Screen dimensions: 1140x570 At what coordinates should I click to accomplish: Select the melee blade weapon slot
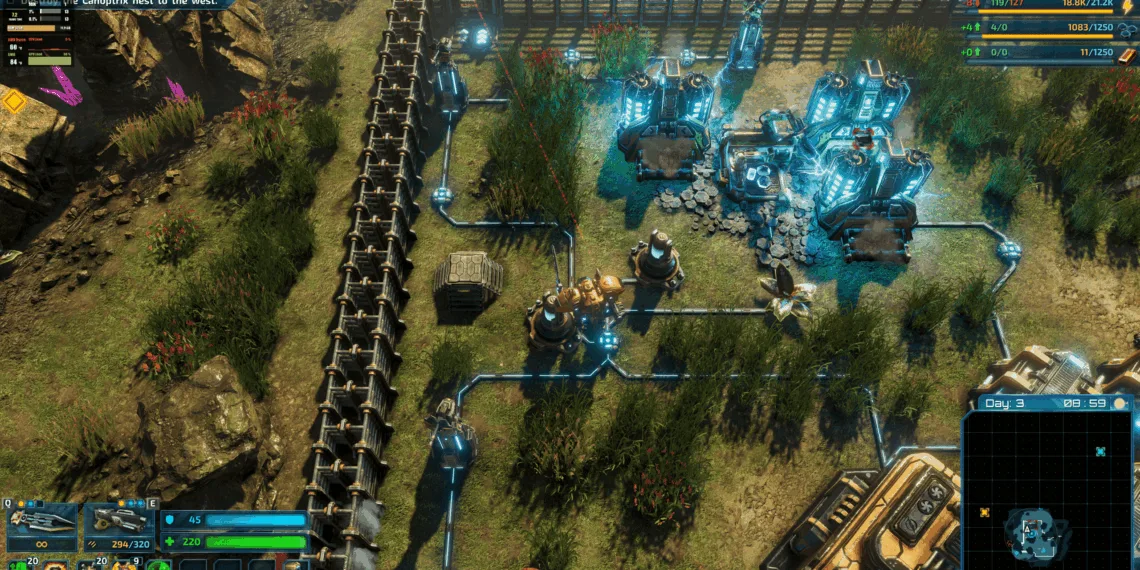pyautogui.click(x=41, y=525)
